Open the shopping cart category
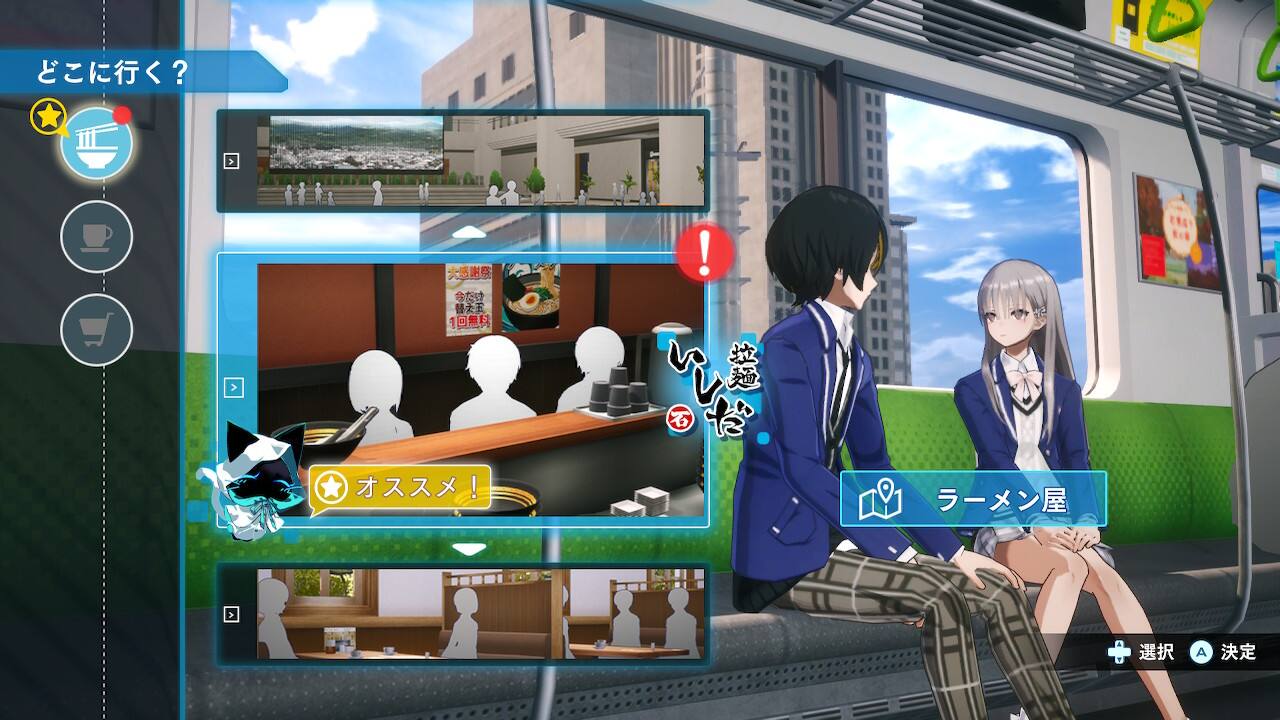1280x720 pixels. [97, 329]
